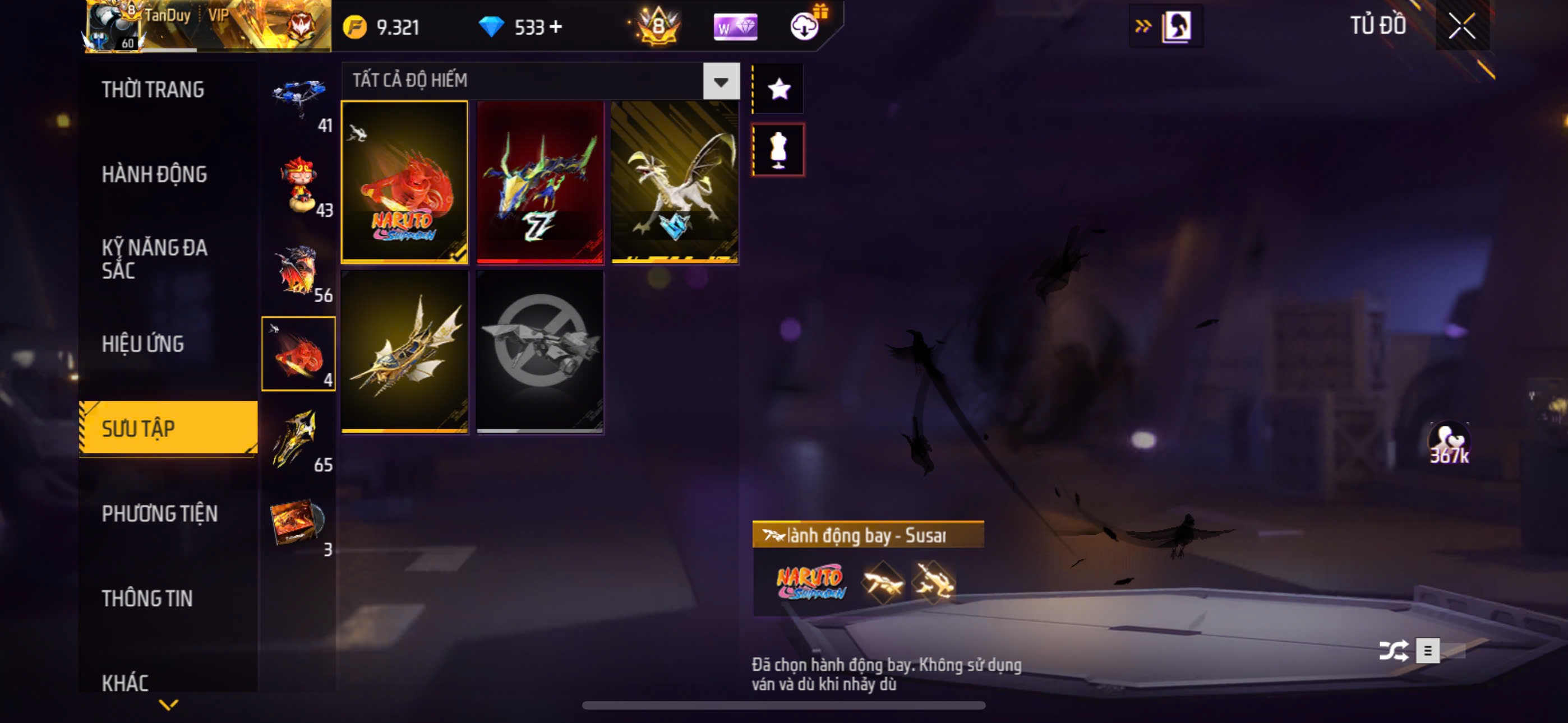The image size is (1568, 723).
Task: Close the wardrobe screen
Action: 1462,26
